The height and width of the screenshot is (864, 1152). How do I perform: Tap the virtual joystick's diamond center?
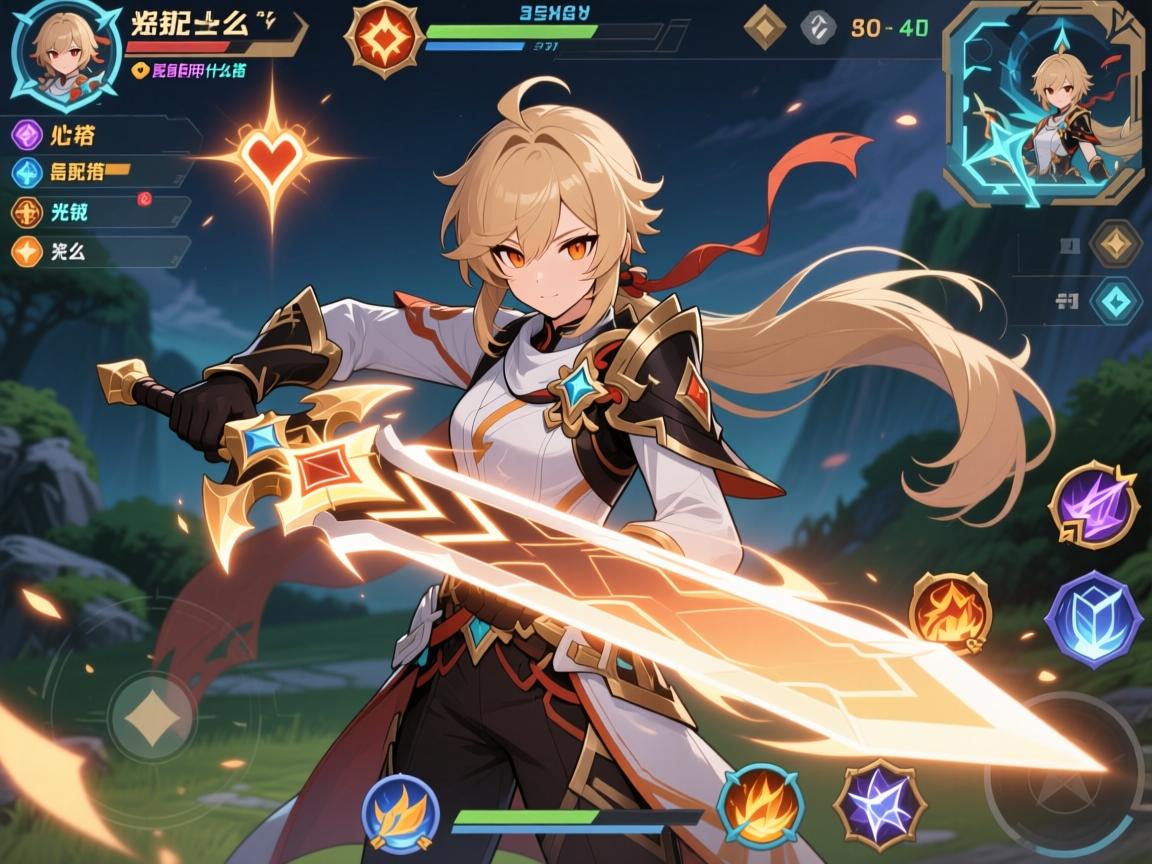tap(152, 718)
